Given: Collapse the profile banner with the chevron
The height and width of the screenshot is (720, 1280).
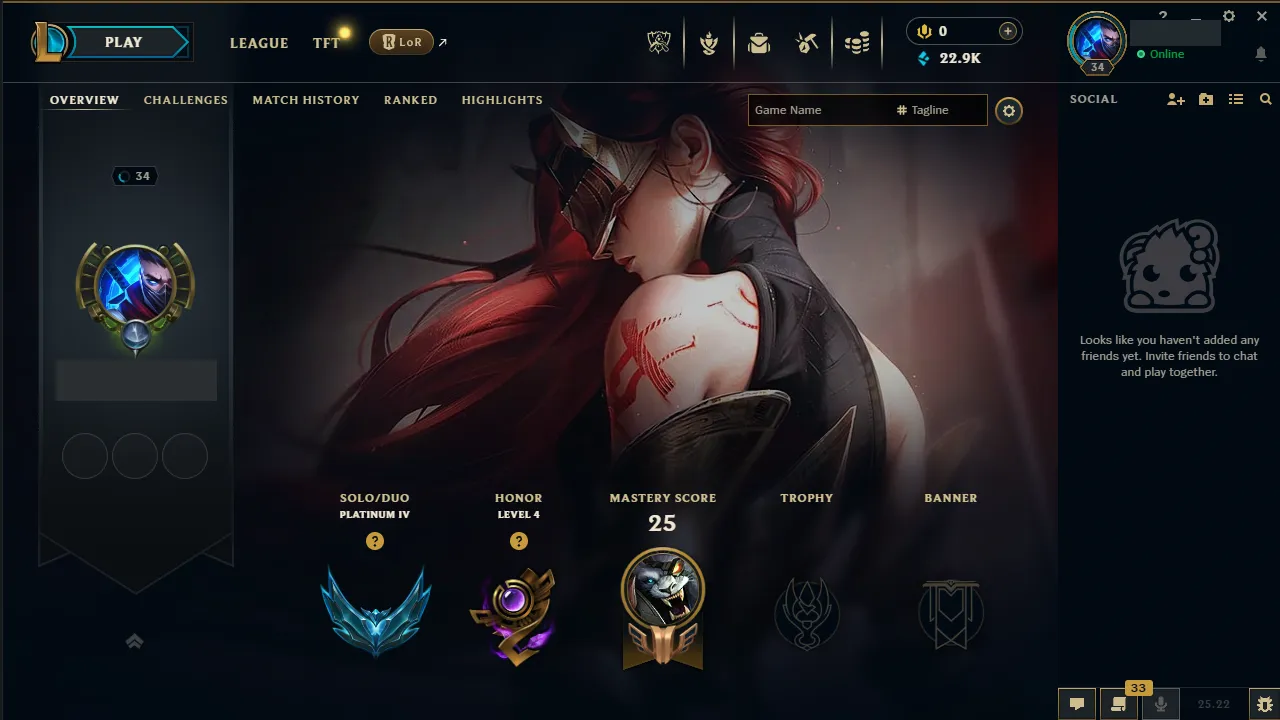Looking at the screenshot, I should [x=134, y=641].
